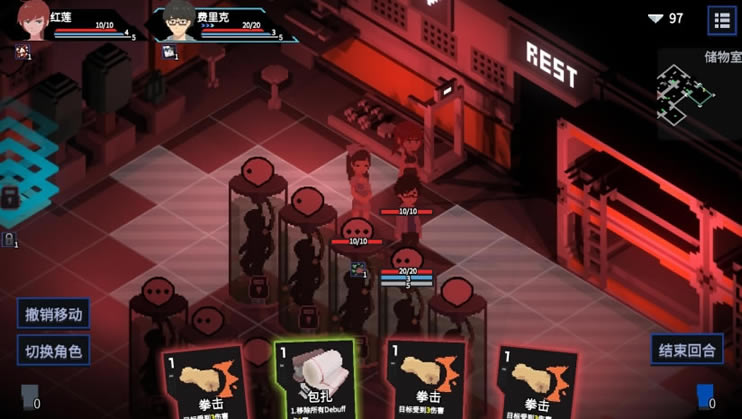This screenshot has width=742, height=419.
Task: Open the list menu icon
Action: pyautogui.click(x=722, y=19)
